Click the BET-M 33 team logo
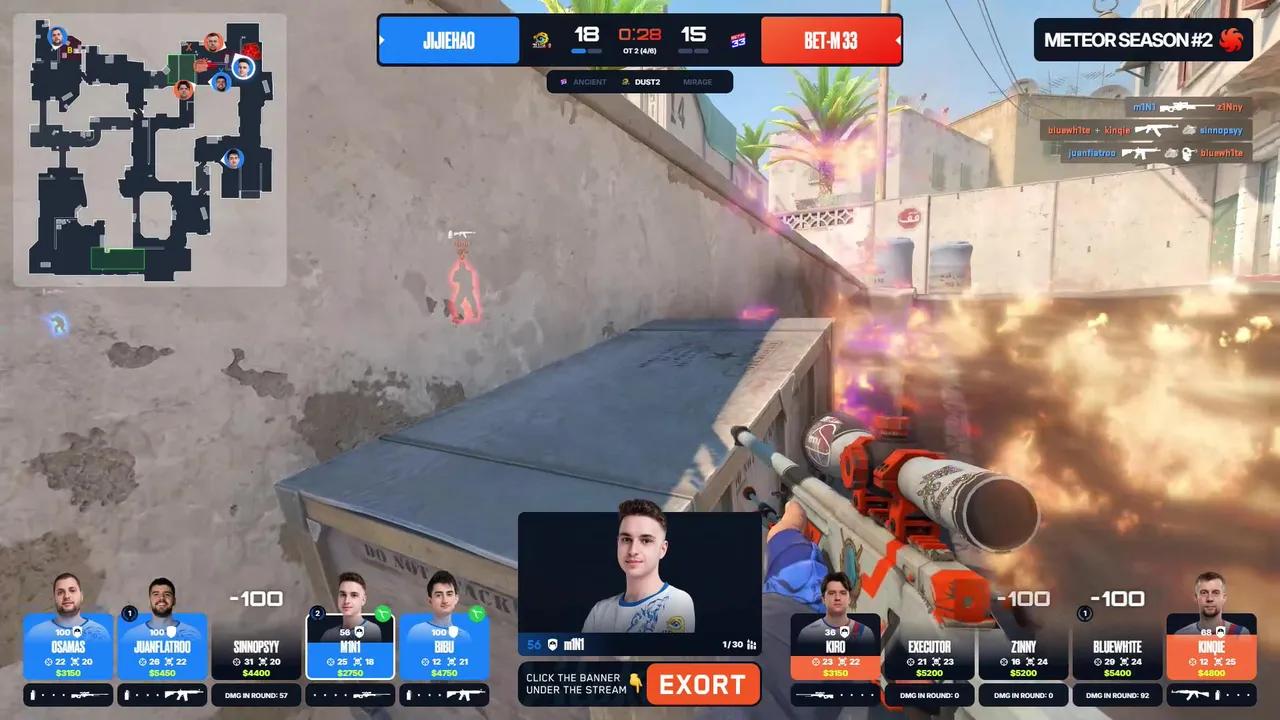1280x720 pixels. [736, 40]
